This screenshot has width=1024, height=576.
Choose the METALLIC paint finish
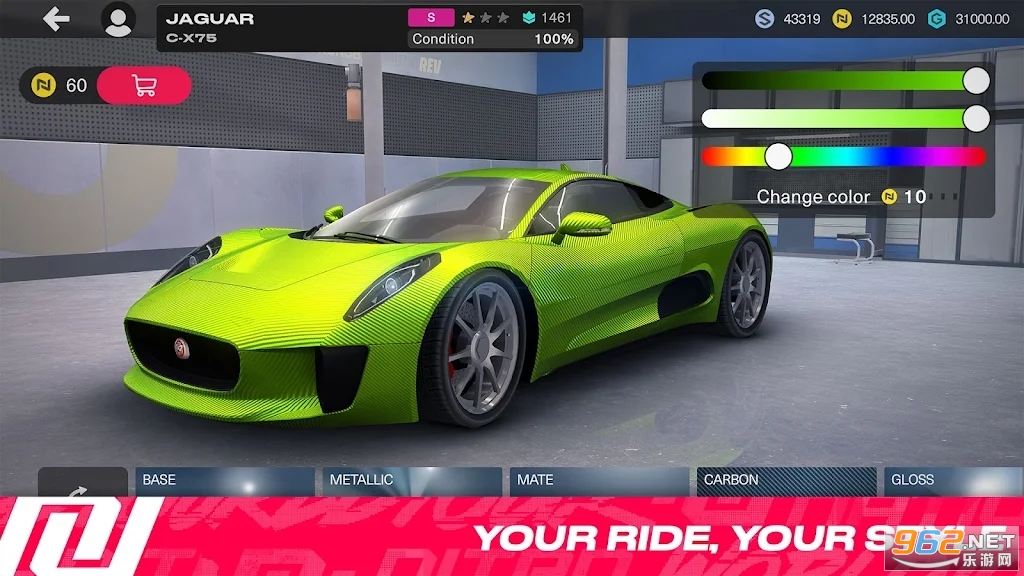pos(413,481)
